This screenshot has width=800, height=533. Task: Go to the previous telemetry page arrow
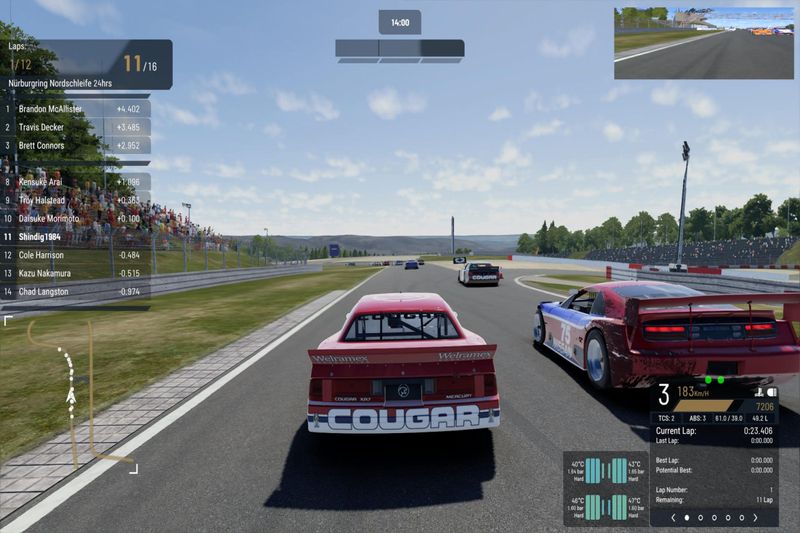[x=673, y=518]
